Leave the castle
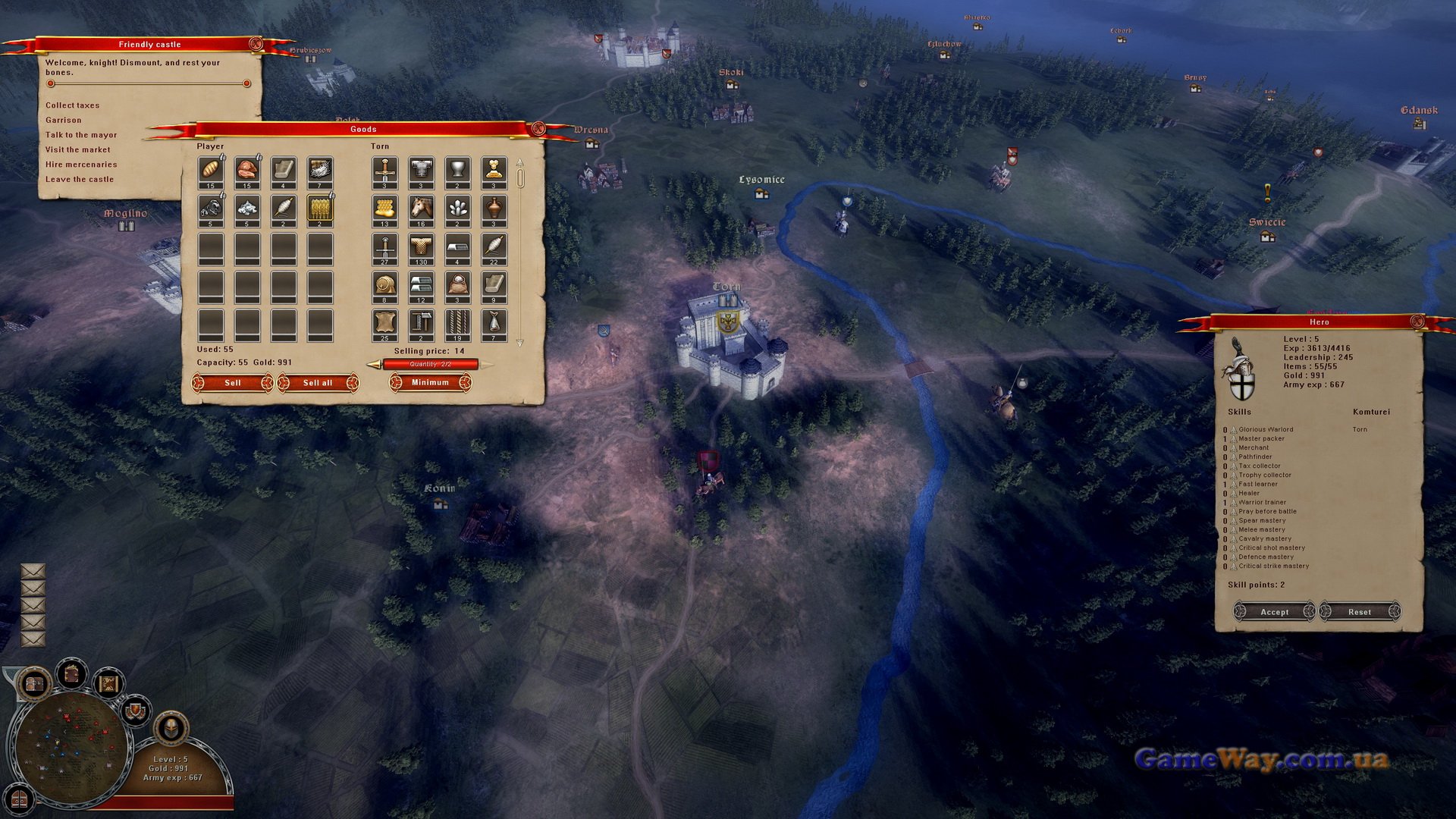Viewport: 1456px width, 819px height. click(79, 180)
